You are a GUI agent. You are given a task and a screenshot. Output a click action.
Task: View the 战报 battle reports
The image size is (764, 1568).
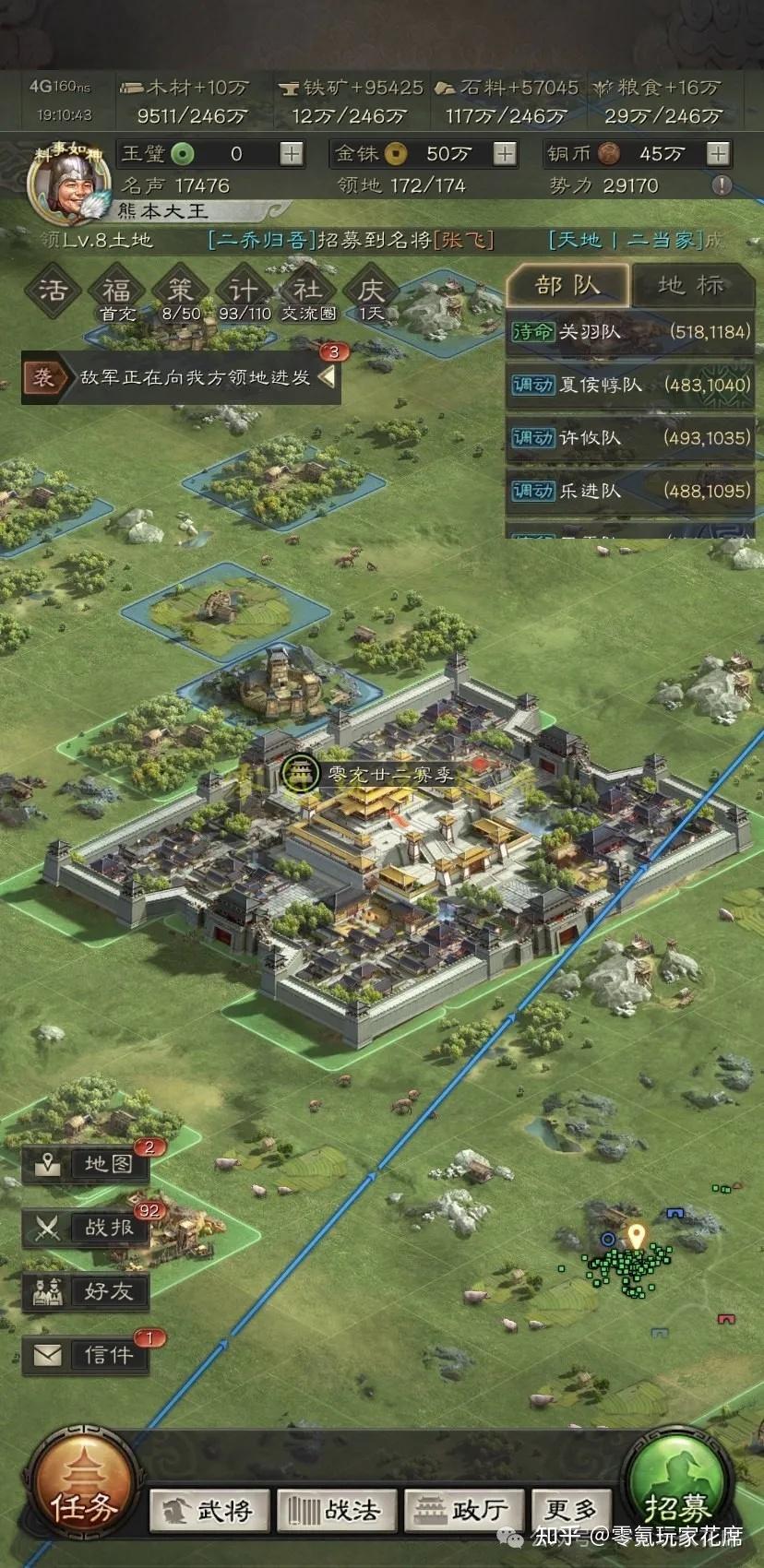87,1228
